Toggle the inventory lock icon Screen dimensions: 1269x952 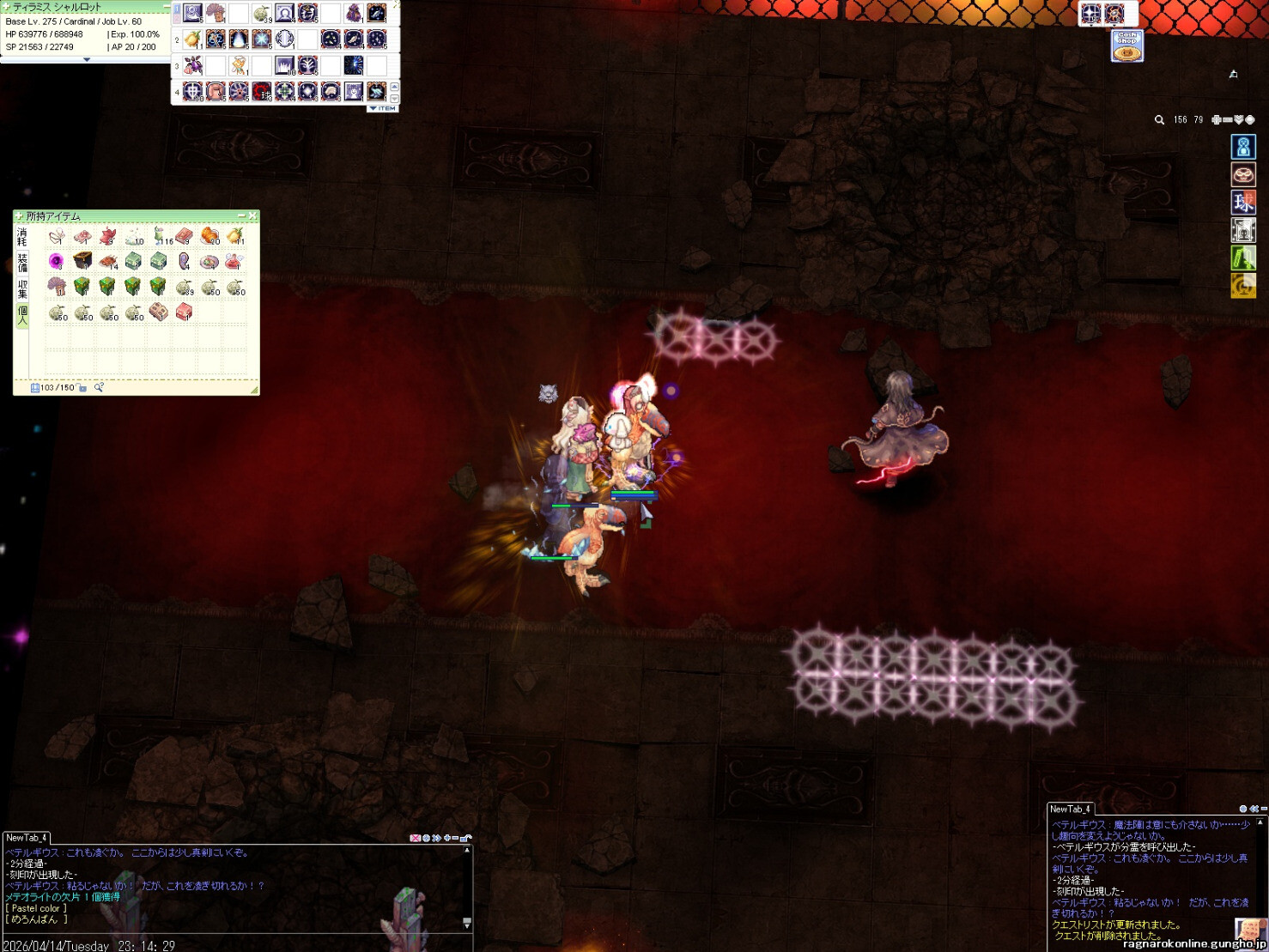[82, 388]
